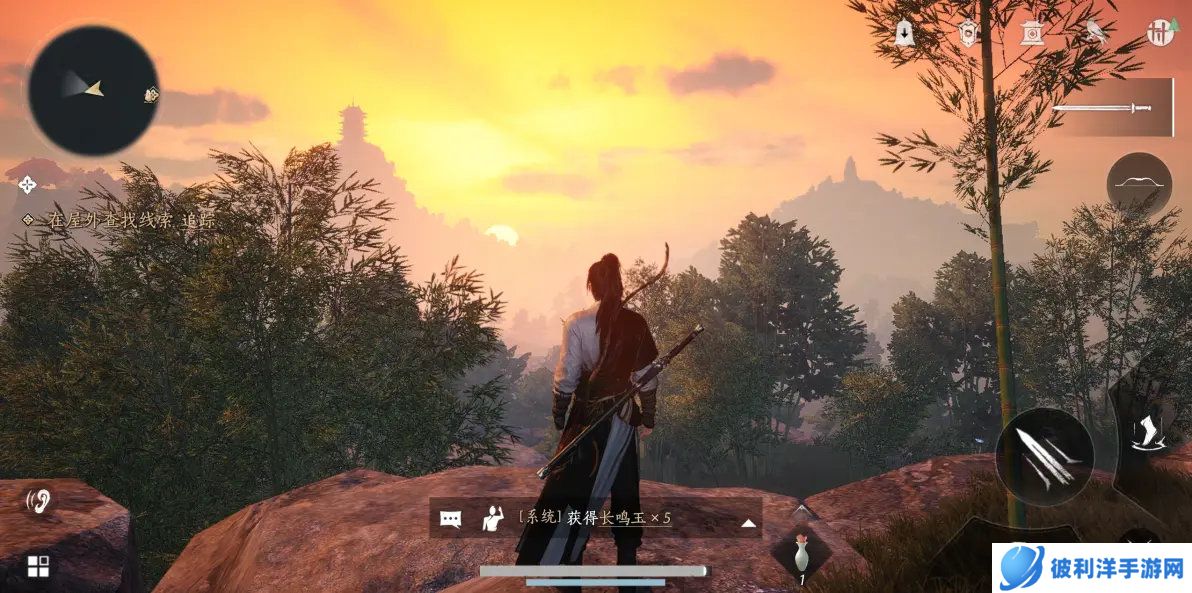Open the shrine lantern icon
The image size is (1192, 593).
(x=1031, y=33)
